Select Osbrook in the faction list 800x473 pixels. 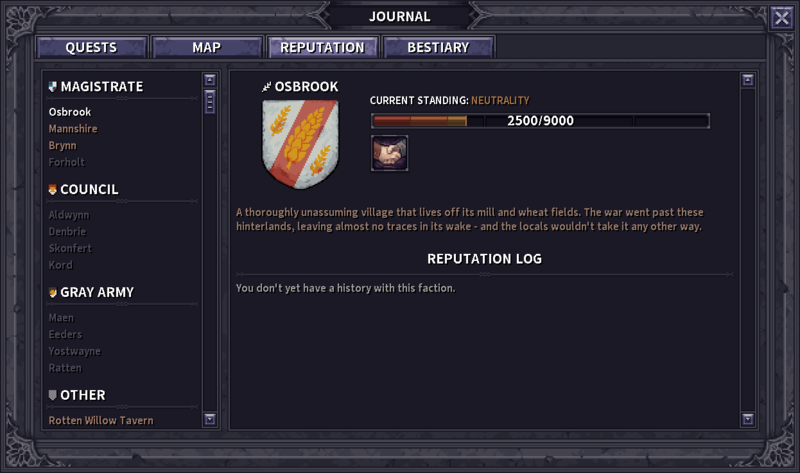[x=70, y=112]
